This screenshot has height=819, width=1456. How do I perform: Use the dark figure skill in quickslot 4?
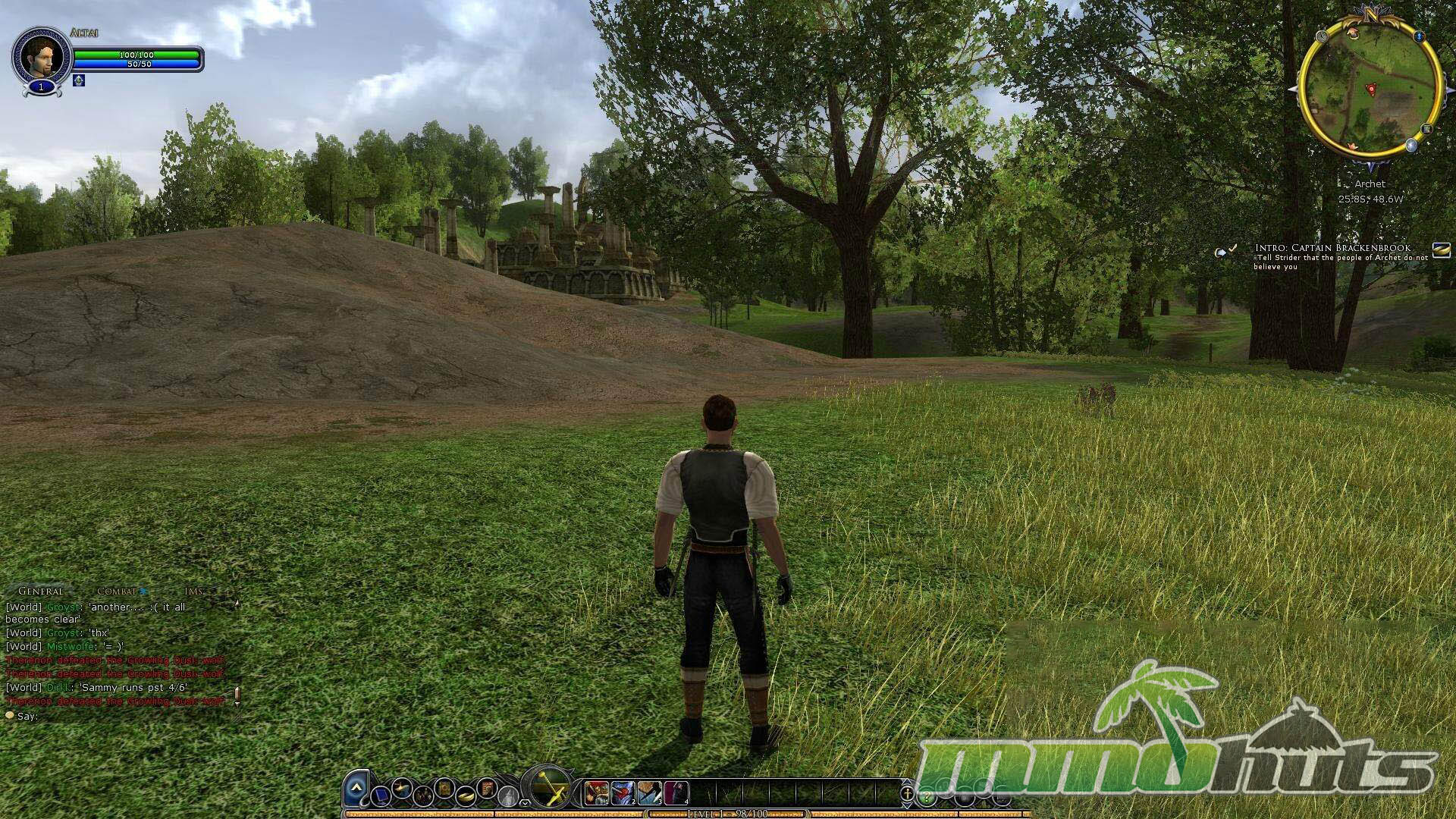click(x=676, y=792)
